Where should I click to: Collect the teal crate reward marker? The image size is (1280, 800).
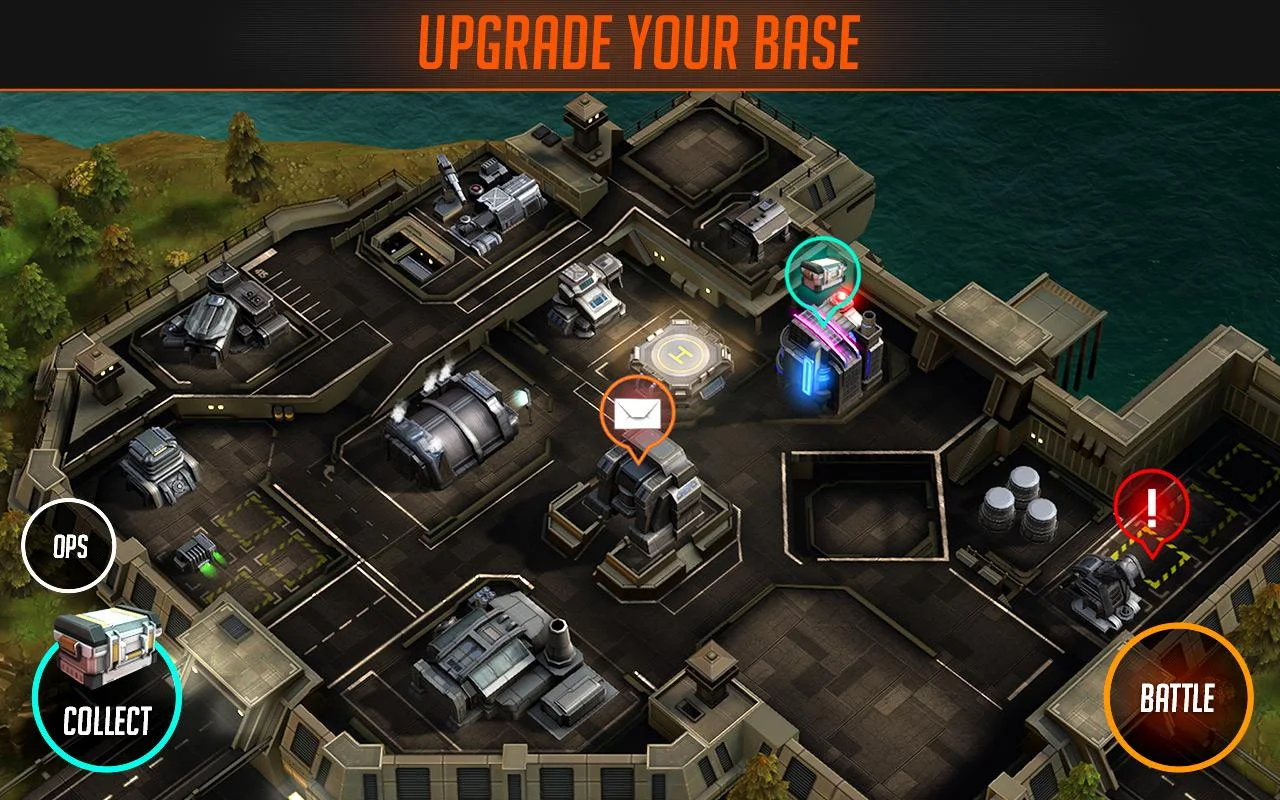820,275
